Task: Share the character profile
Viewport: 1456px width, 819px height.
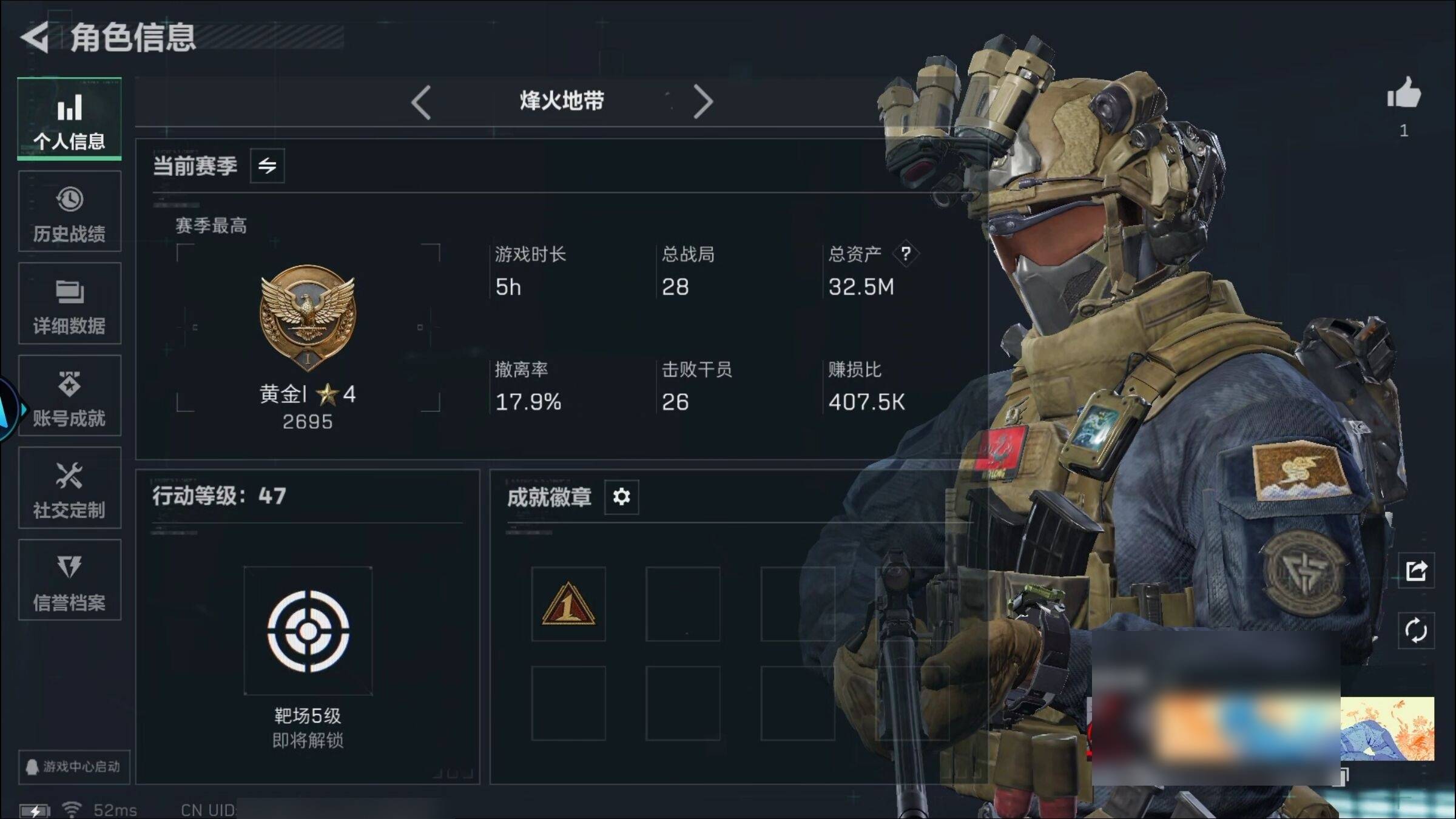Action: pos(1416,570)
